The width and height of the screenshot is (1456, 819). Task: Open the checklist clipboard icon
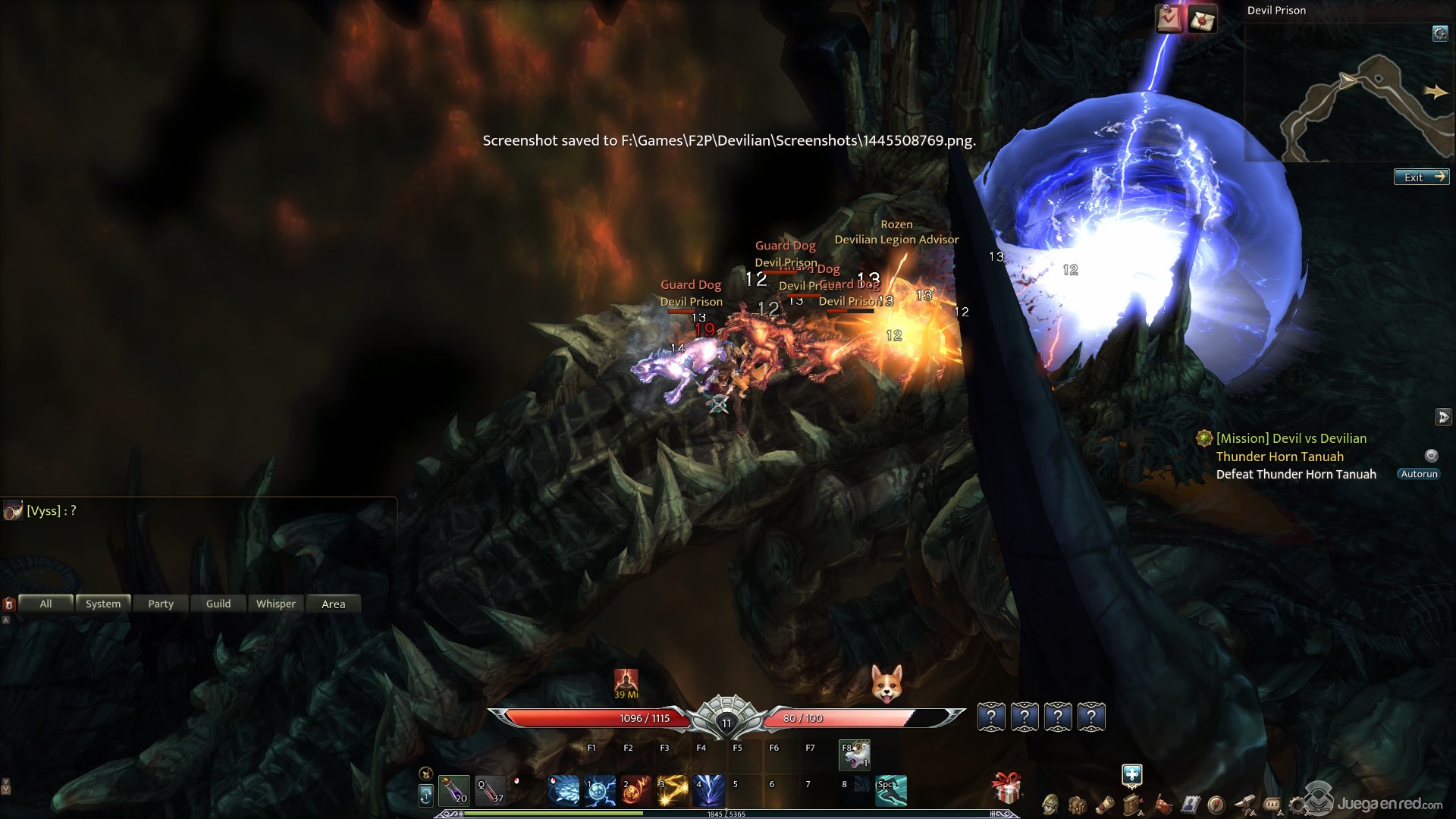[1169, 20]
